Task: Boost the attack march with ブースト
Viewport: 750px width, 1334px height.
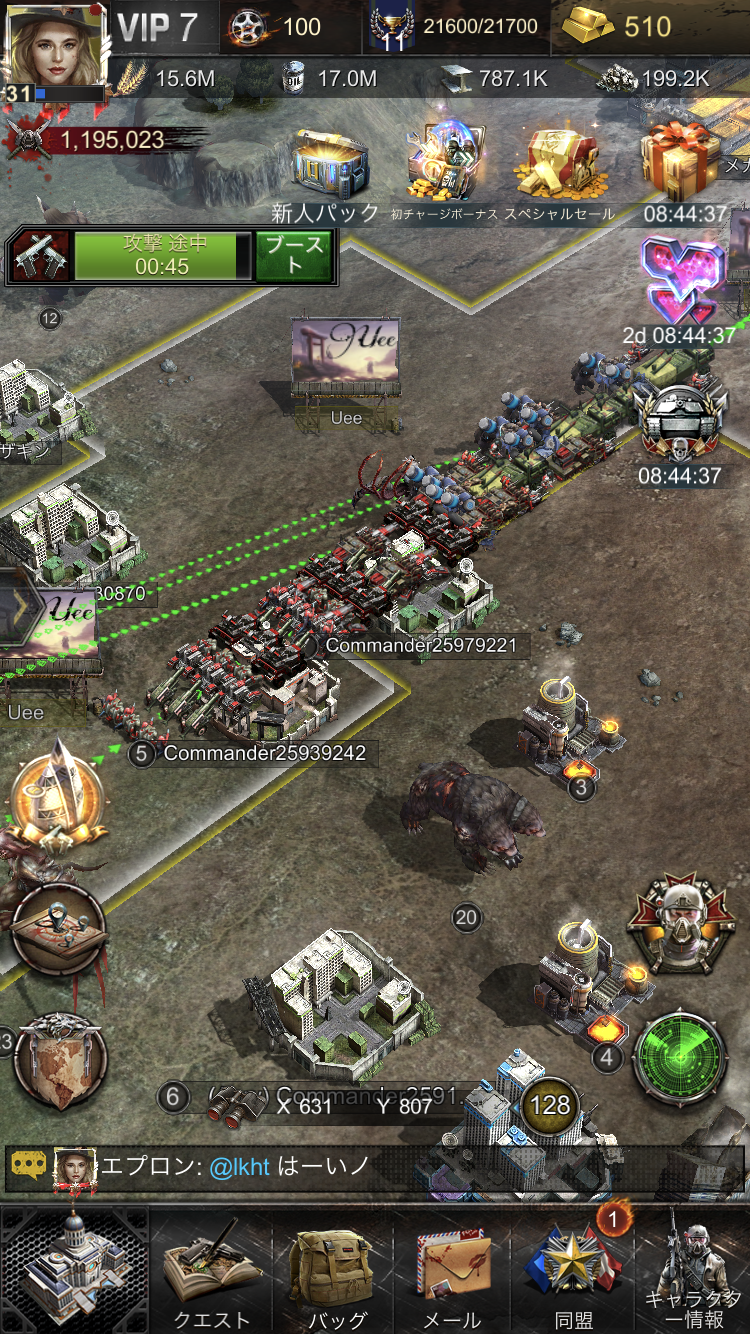Action: coord(293,256)
